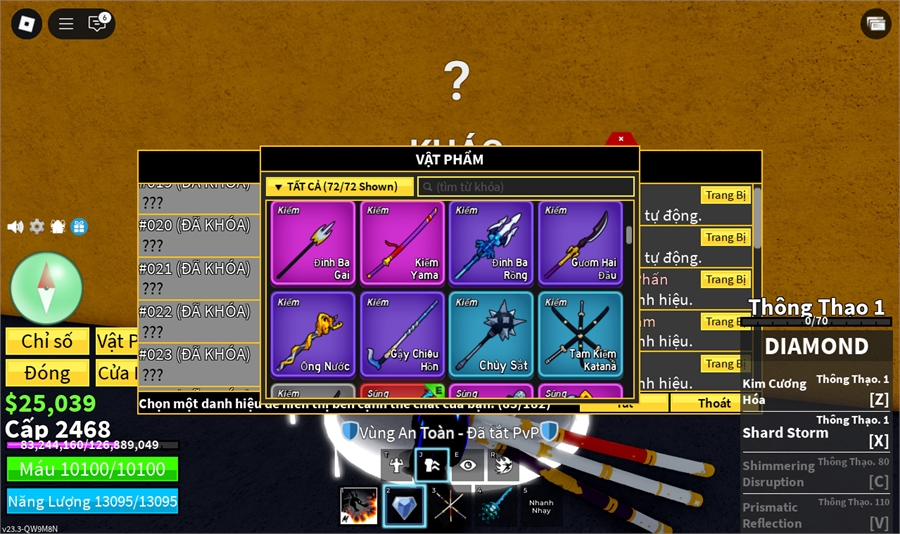The height and width of the screenshot is (534, 900).
Task: Open settings via the gear icon
Action: (x=37, y=227)
